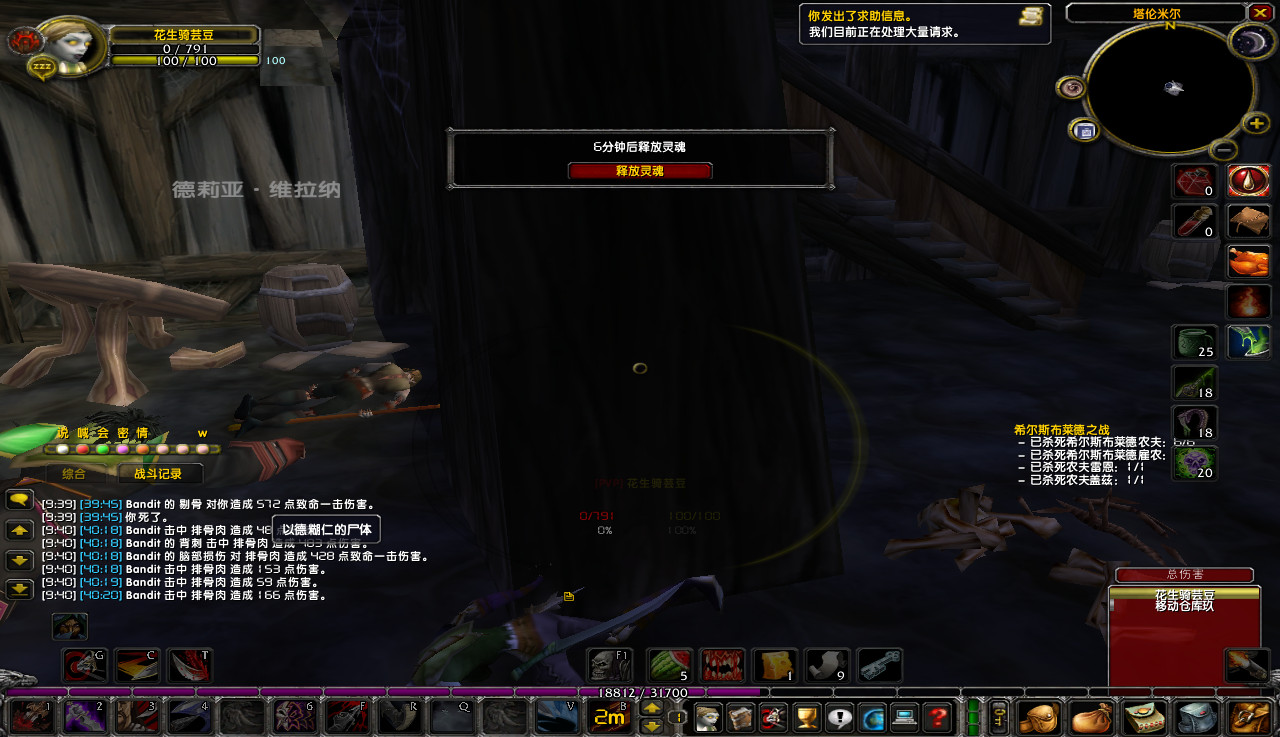Click the action bar page-up arrow

click(x=652, y=708)
